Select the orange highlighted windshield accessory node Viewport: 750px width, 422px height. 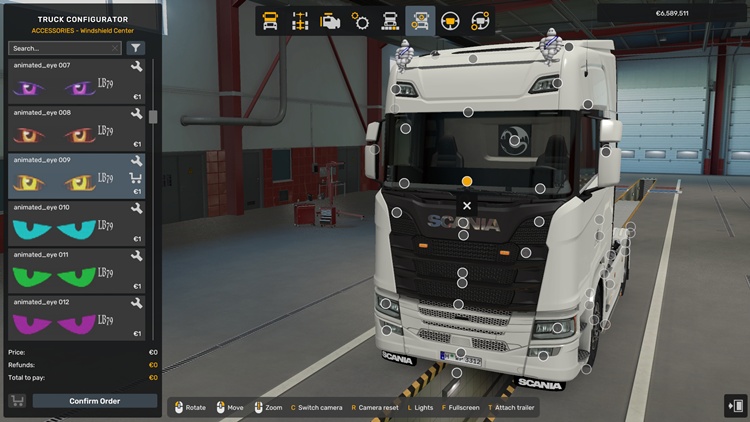(467, 181)
